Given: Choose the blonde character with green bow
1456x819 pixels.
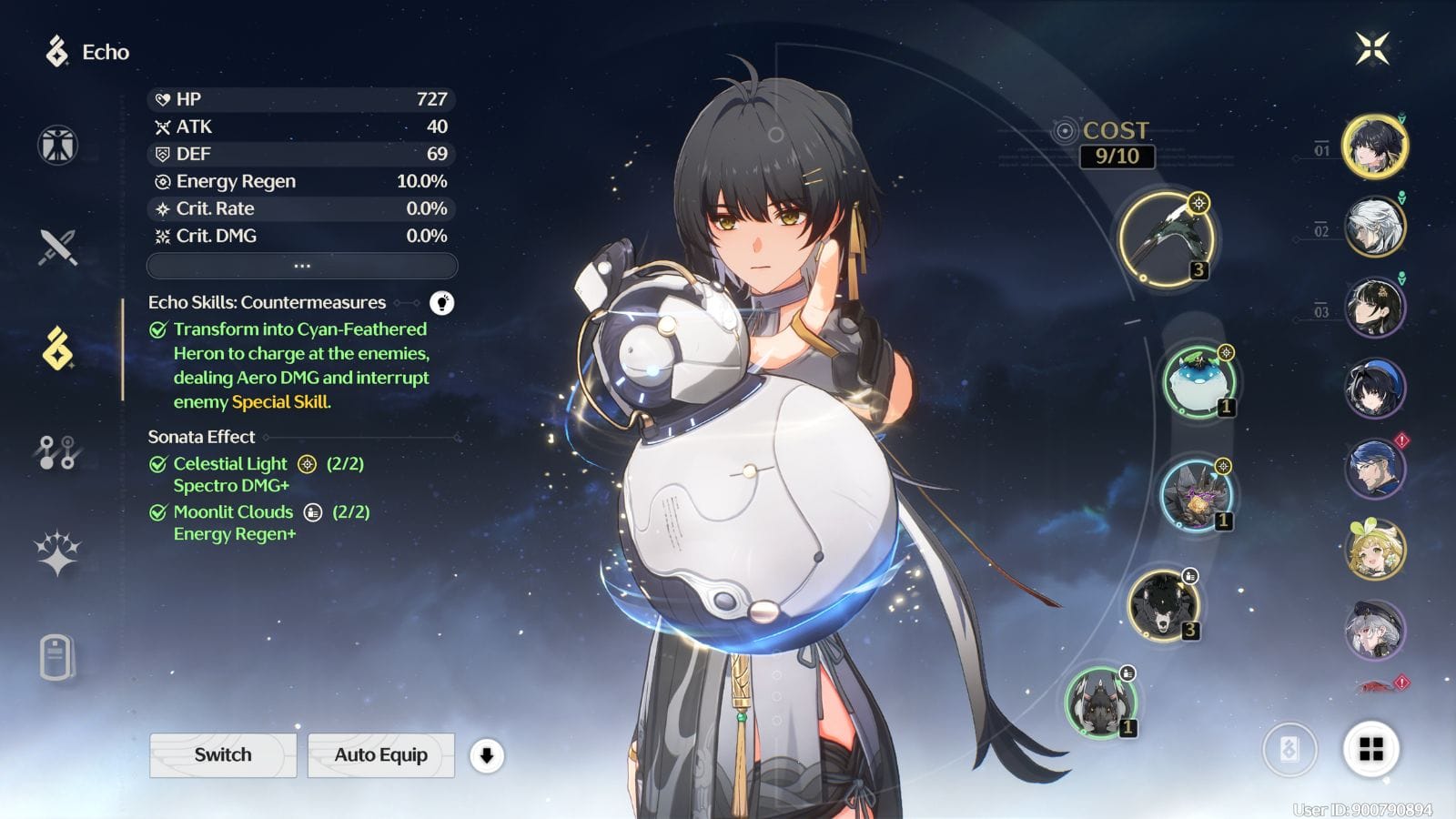Looking at the screenshot, I should pos(1374,550).
